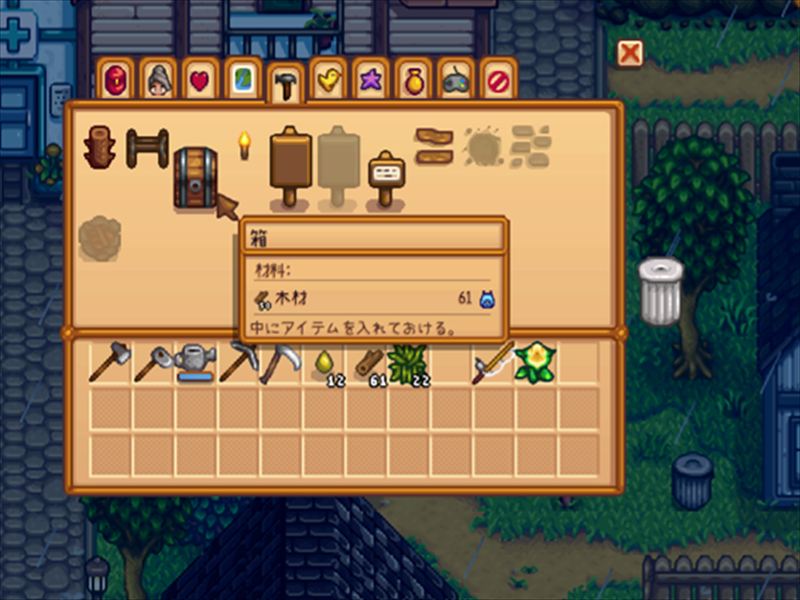The height and width of the screenshot is (600, 800).
Task: Open the skills tab with the character portrait
Action: (x=158, y=79)
